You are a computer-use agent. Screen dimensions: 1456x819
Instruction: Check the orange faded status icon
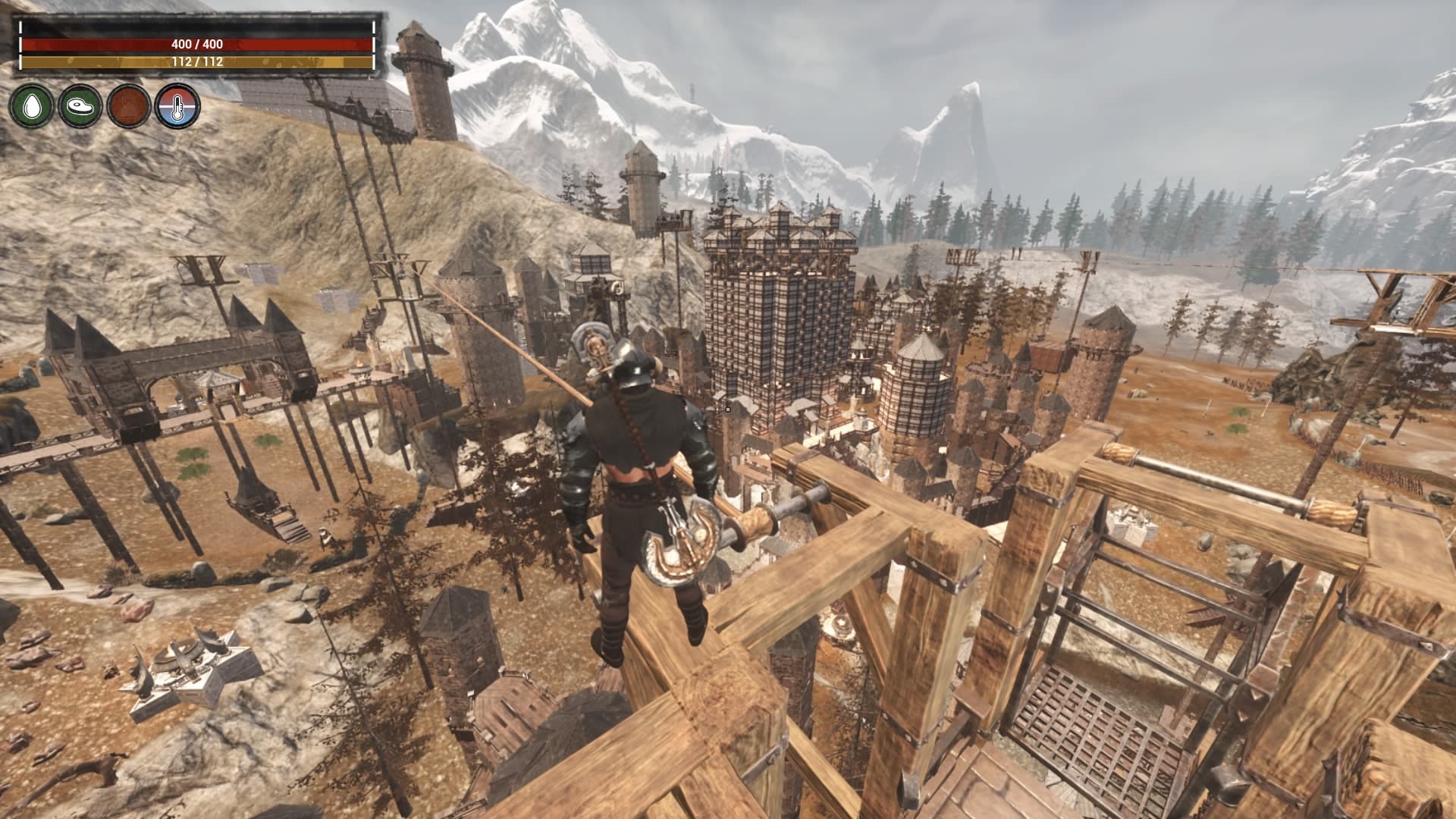(x=129, y=106)
